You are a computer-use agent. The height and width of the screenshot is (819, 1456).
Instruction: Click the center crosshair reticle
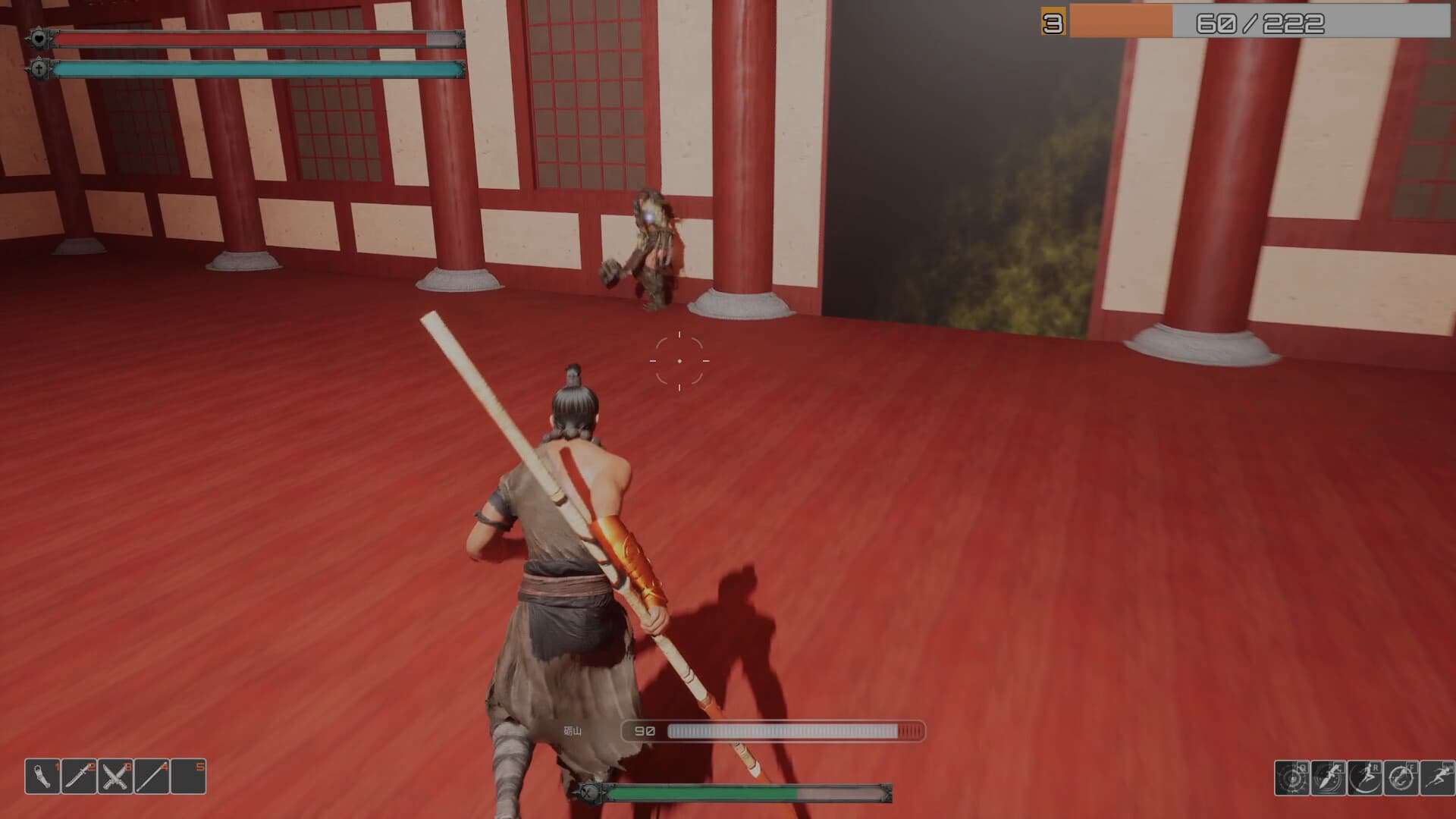click(680, 359)
